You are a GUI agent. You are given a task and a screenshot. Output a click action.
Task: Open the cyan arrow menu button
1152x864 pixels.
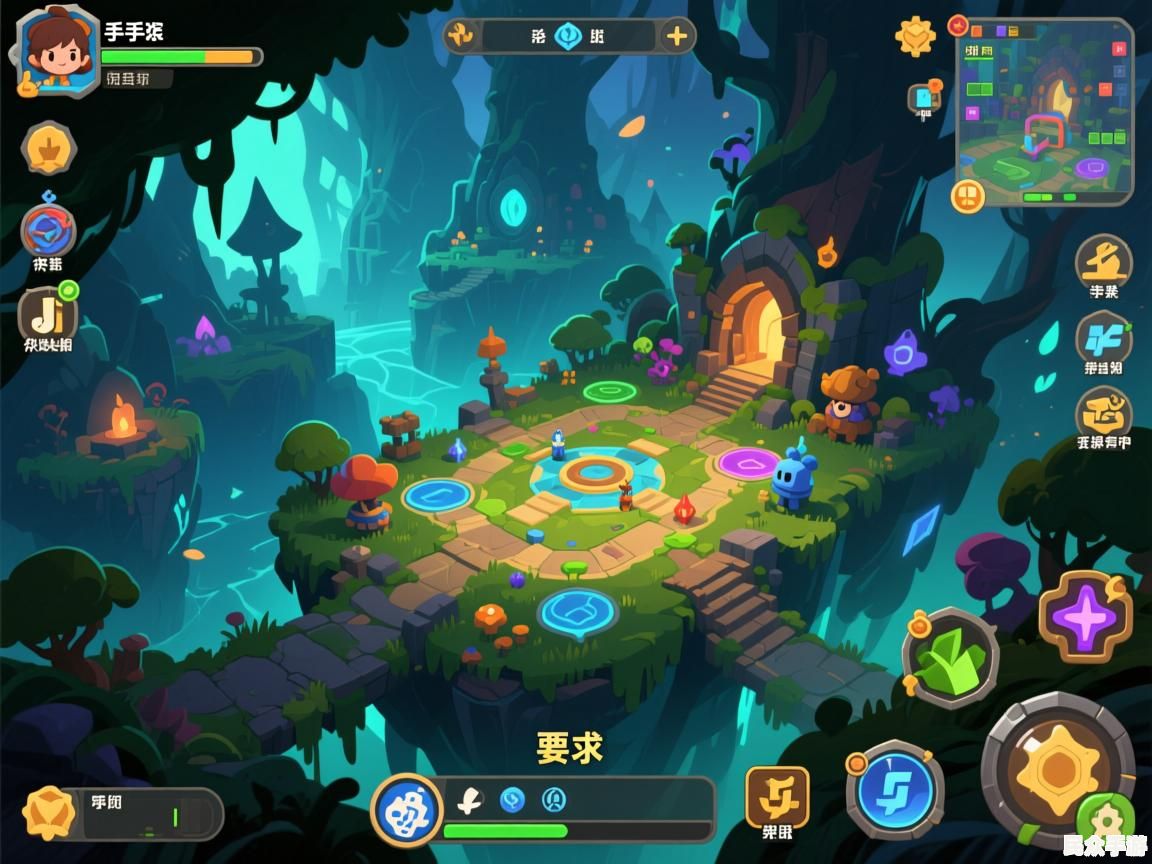(1103, 337)
